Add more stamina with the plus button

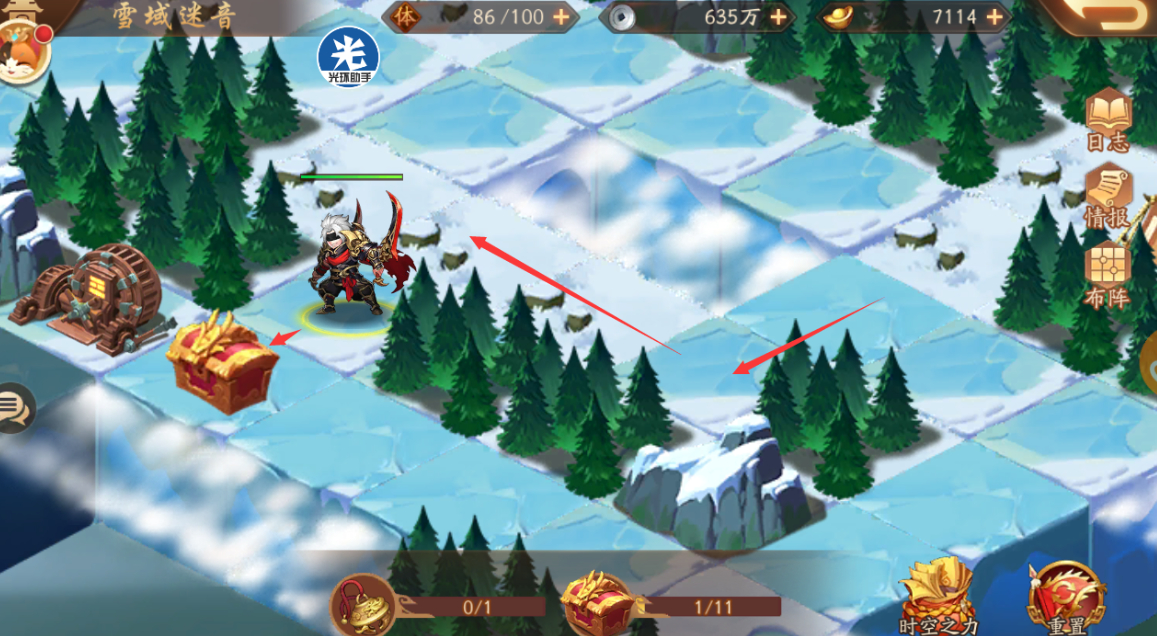pyautogui.click(x=561, y=17)
